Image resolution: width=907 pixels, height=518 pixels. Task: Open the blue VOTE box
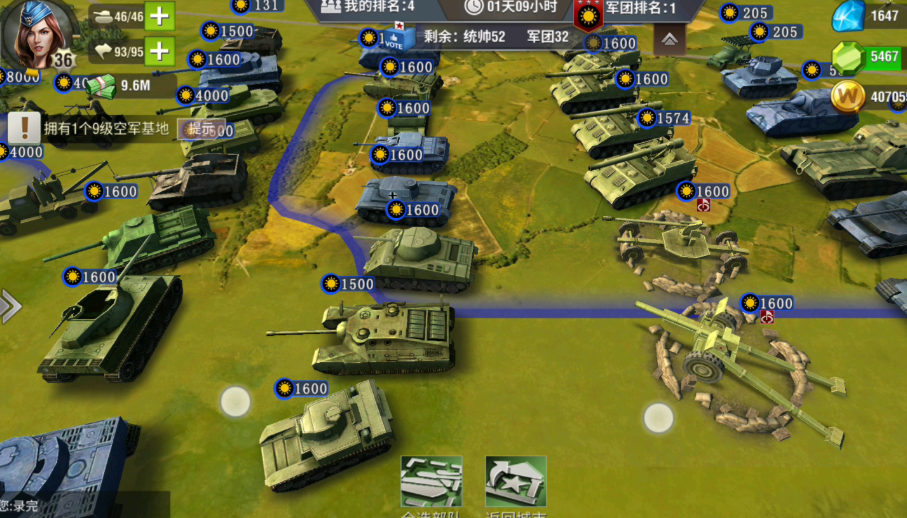395,38
